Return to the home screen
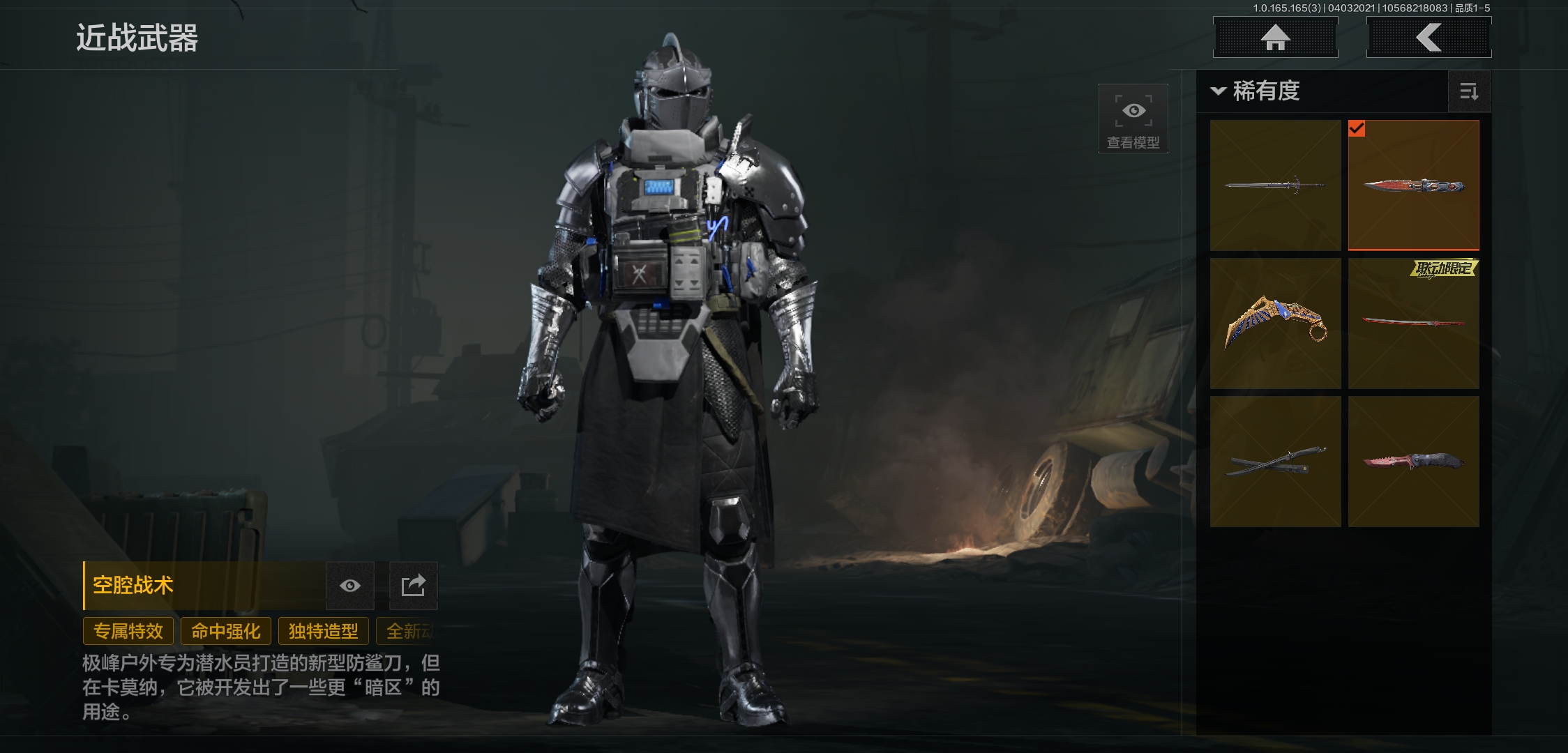This screenshot has height=753, width=1568. (1275, 38)
